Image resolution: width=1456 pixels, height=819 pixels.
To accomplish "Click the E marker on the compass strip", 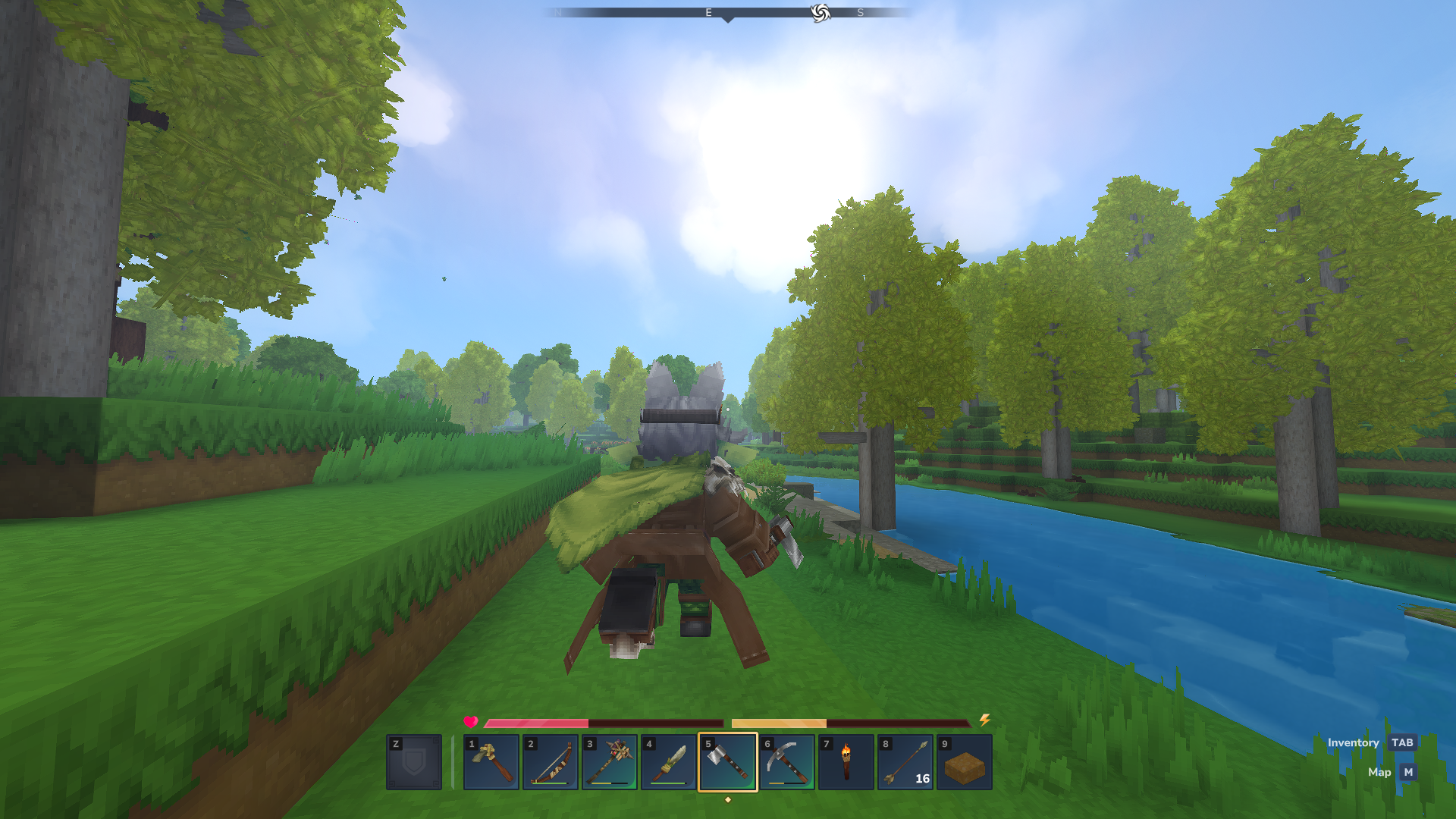I will [707, 11].
